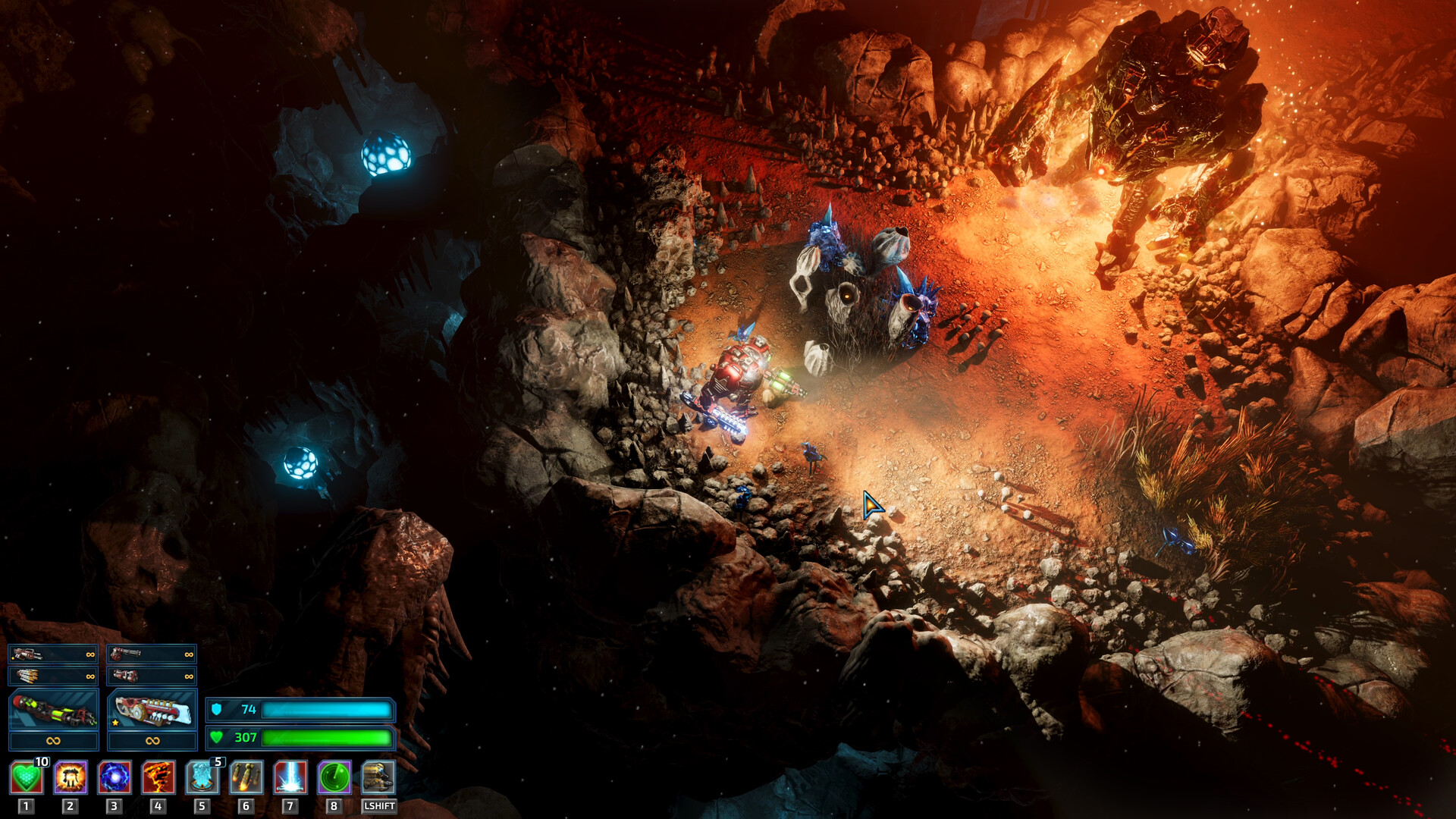Viewport: 1456px width, 819px height.
Task: Activate the orange mech explosion ability
Action: 71,777
